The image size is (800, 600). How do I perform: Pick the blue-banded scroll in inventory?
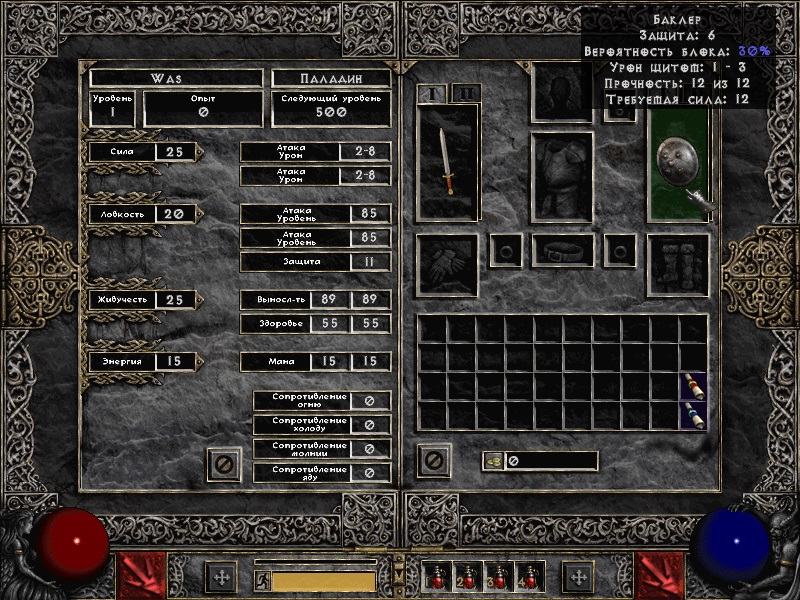click(693, 415)
